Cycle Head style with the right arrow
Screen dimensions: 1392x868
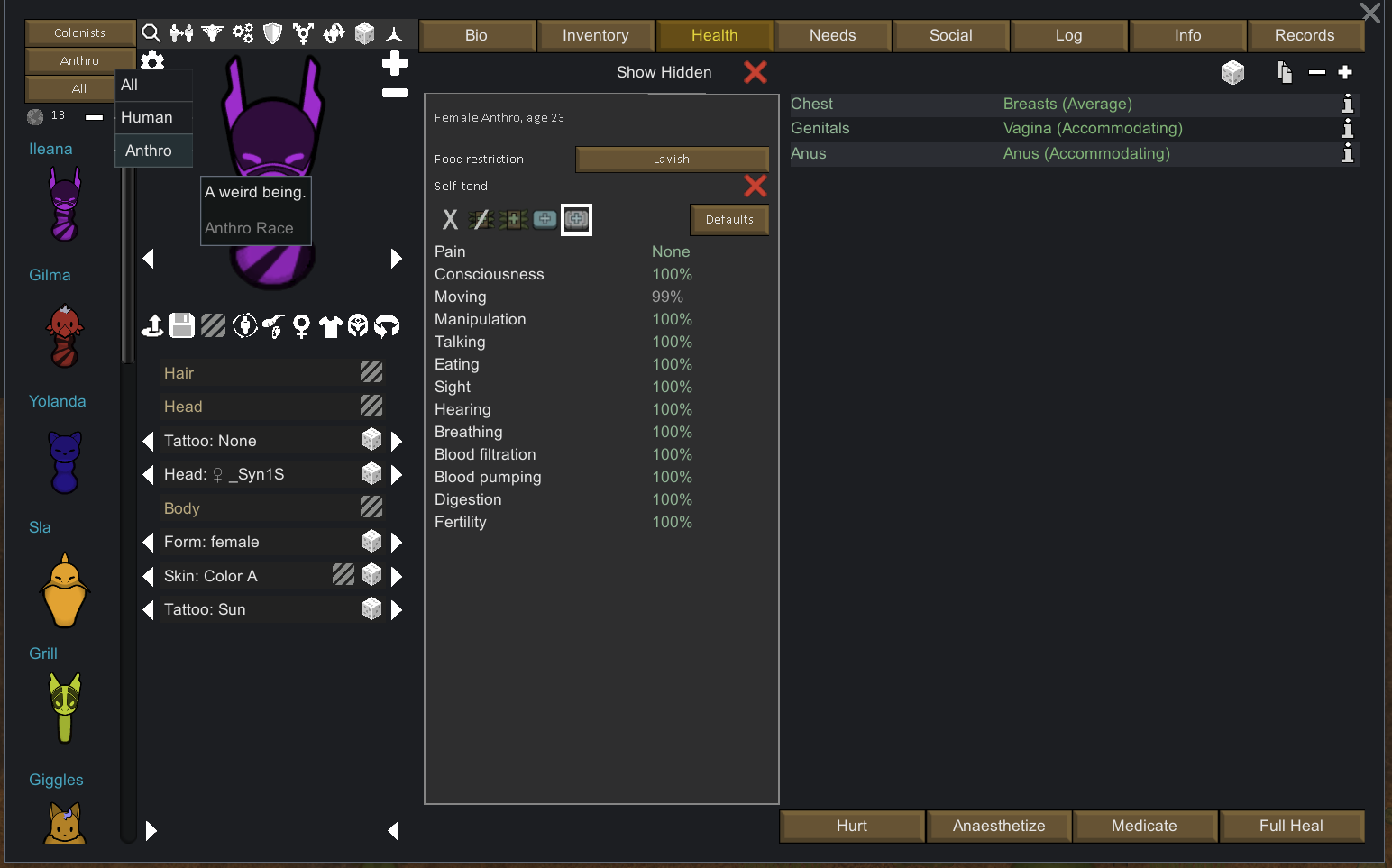pyautogui.click(x=397, y=474)
